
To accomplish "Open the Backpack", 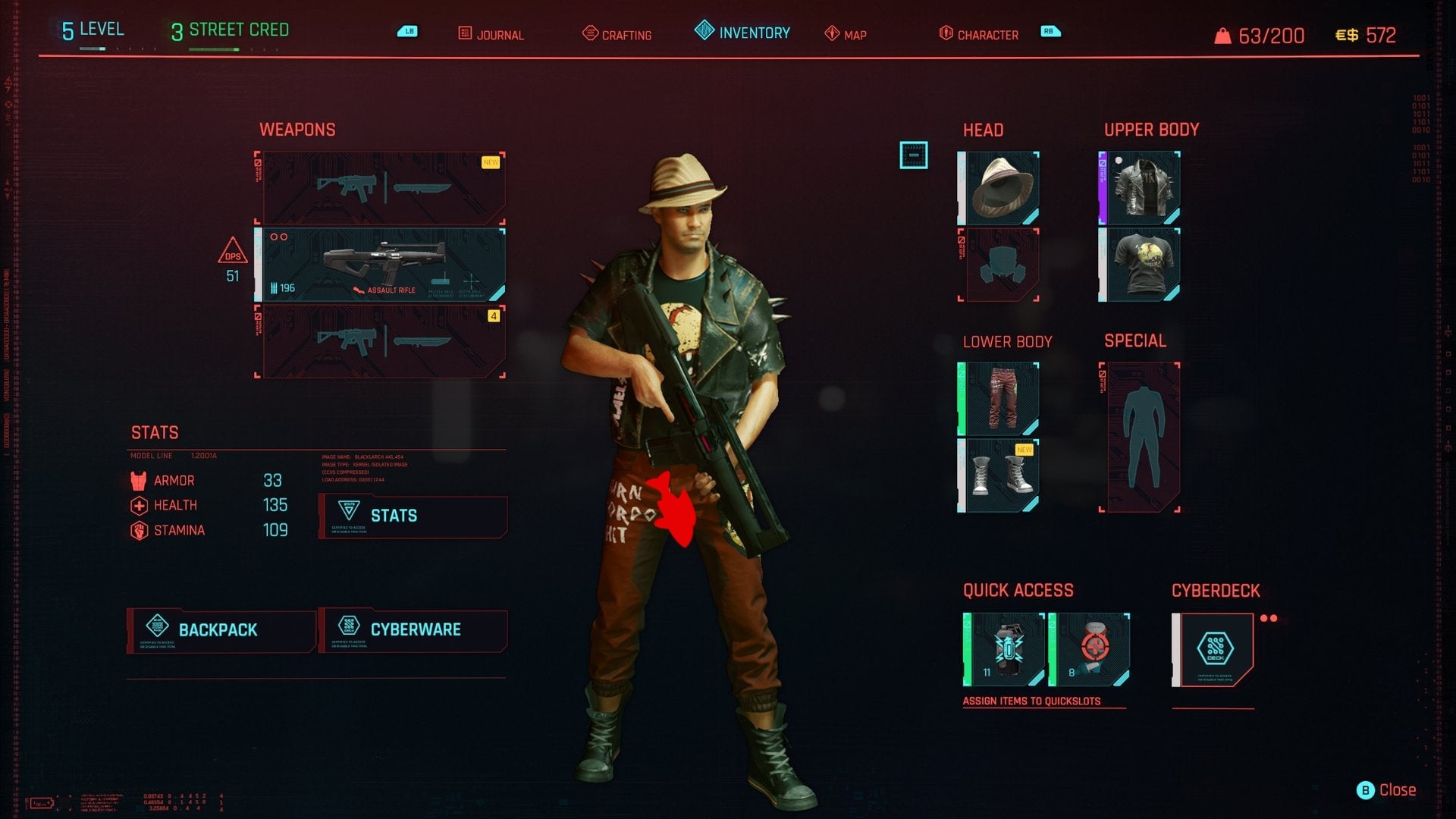I will (x=221, y=630).
